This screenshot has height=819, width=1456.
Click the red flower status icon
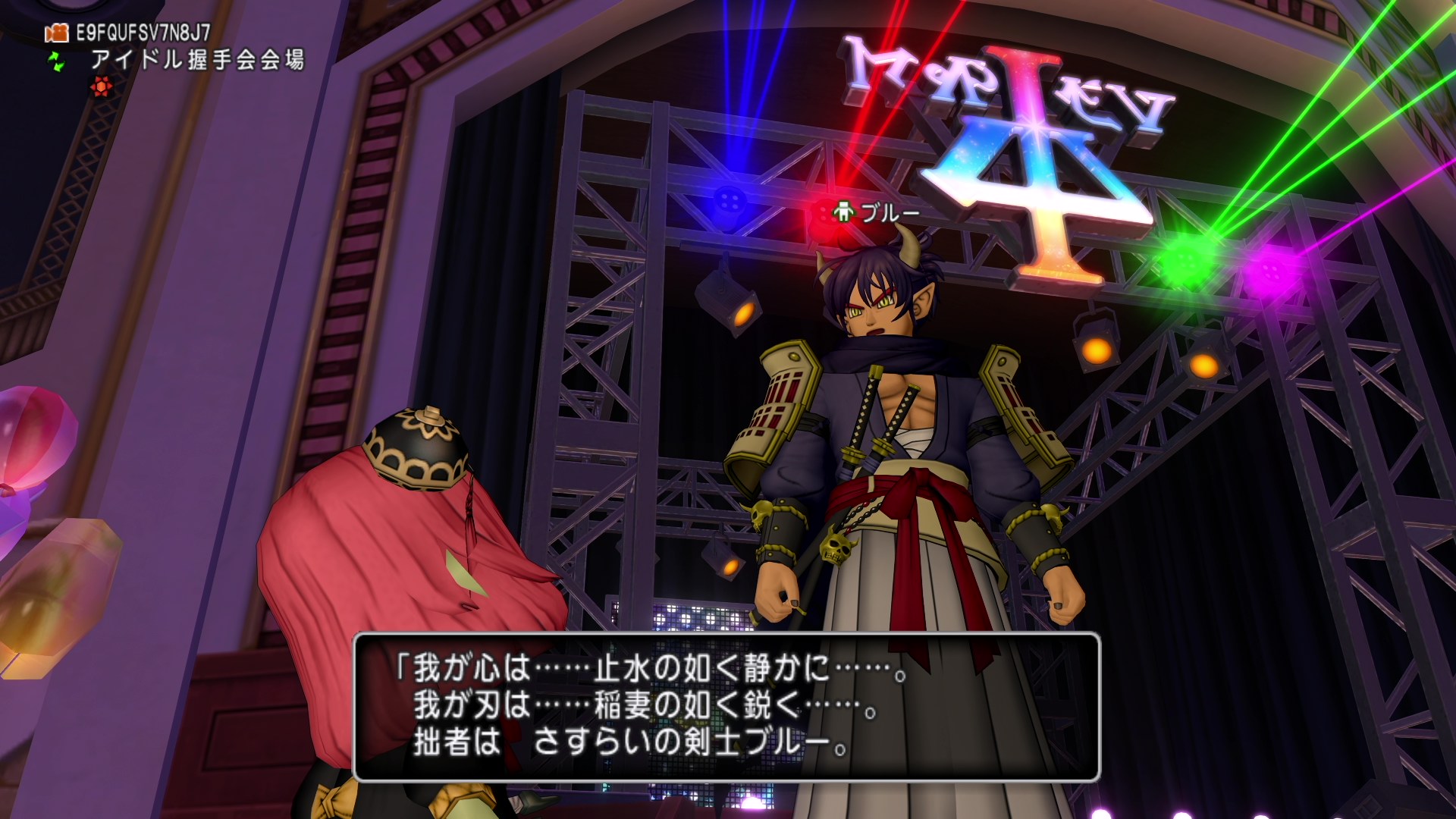coord(101,87)
